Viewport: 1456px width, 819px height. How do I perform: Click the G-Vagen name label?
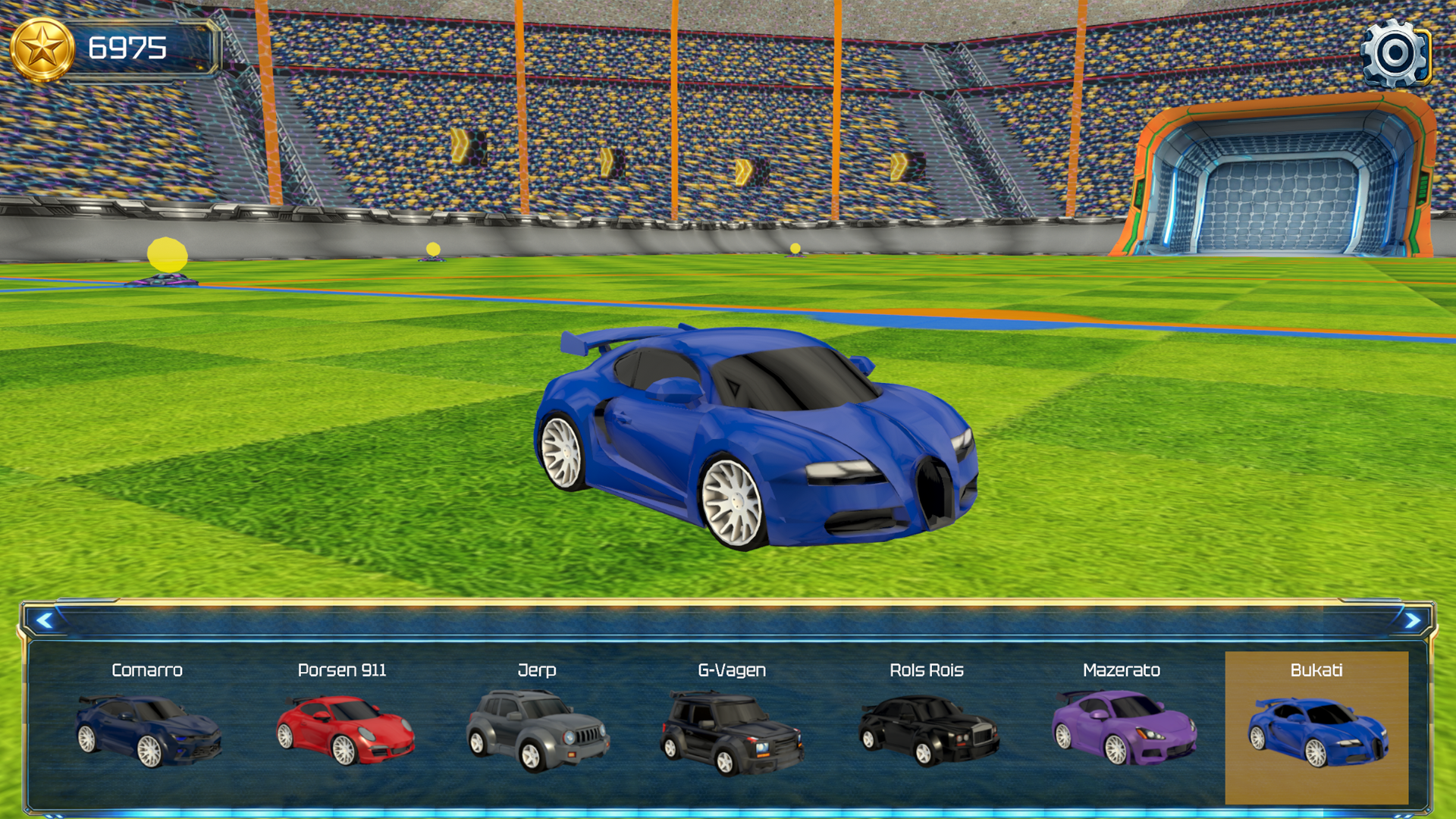coord(732,670)
